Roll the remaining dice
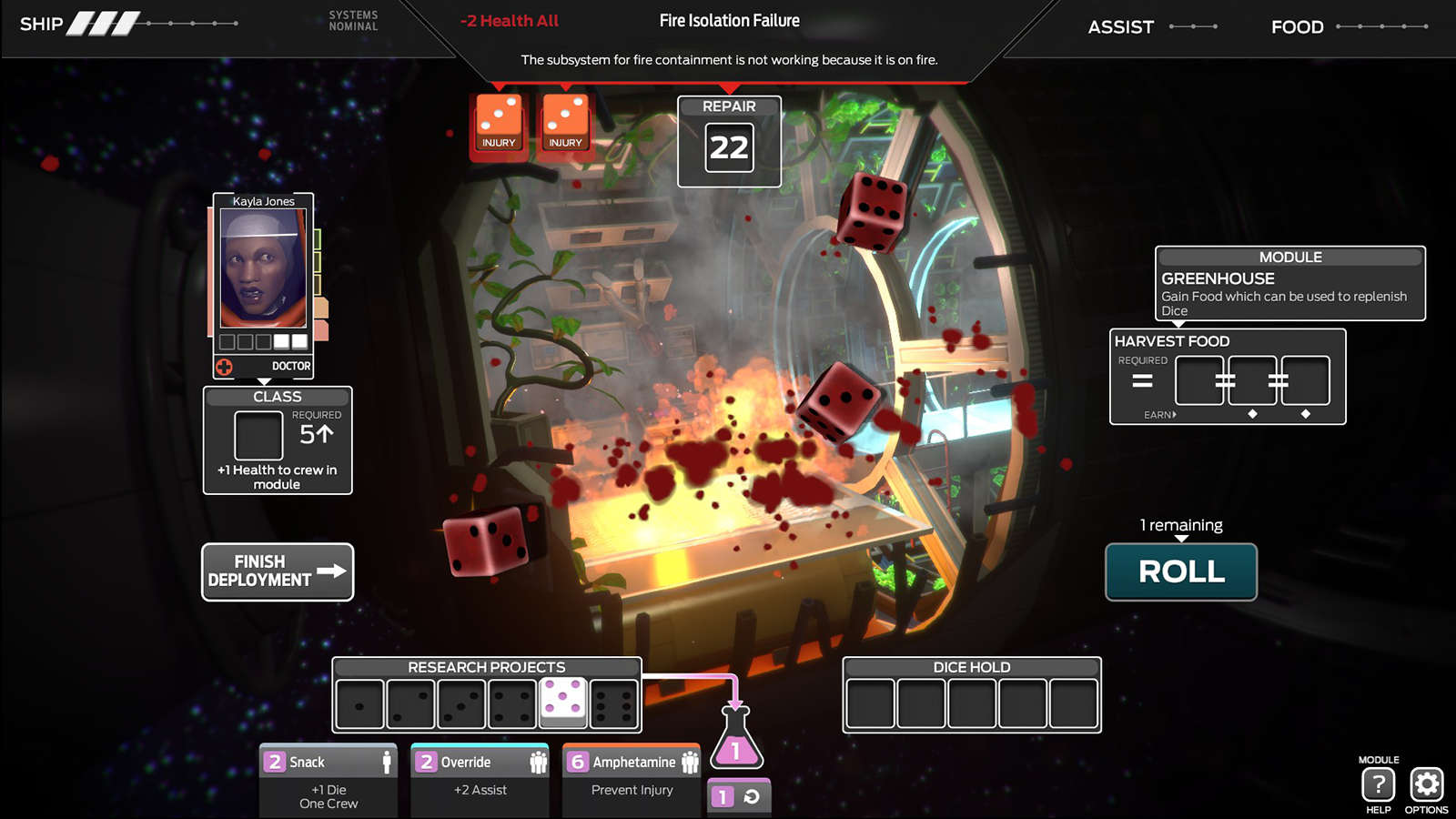The height and width of the screenshot is (819, 1456). (1181, 571)
